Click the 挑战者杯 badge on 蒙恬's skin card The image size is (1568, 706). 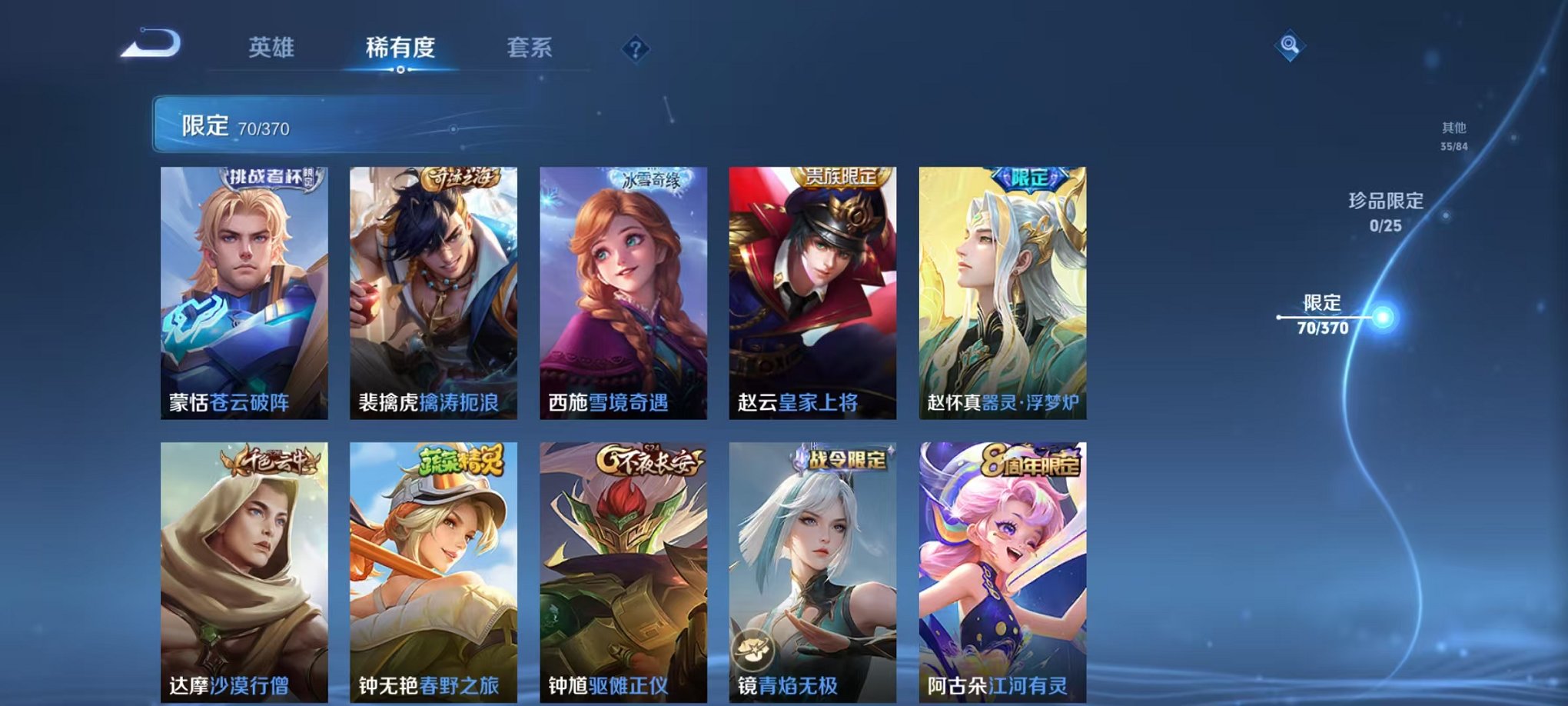click(x=271, y=177)
